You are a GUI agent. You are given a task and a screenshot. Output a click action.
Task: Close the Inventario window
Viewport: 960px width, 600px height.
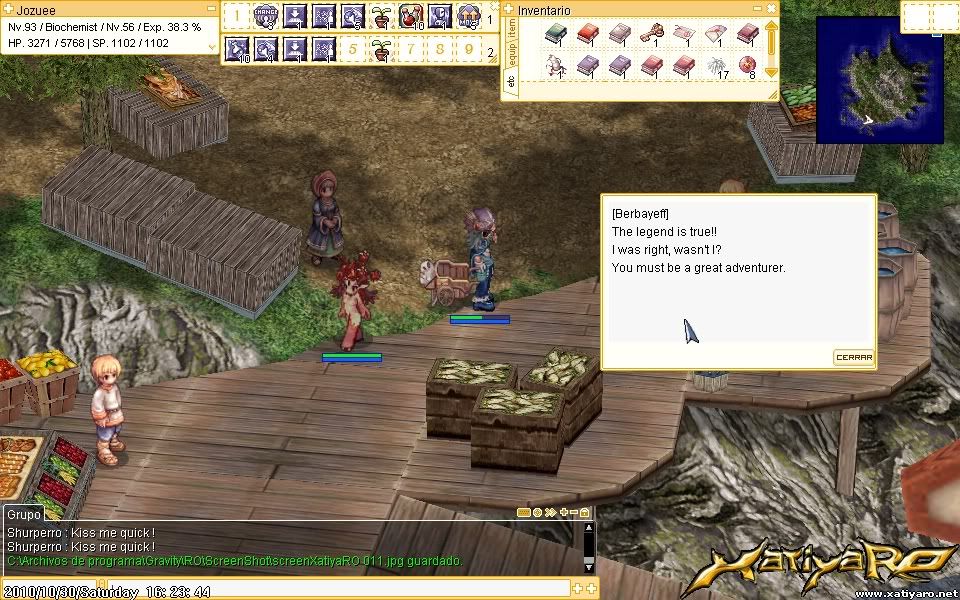pos(770,9)
